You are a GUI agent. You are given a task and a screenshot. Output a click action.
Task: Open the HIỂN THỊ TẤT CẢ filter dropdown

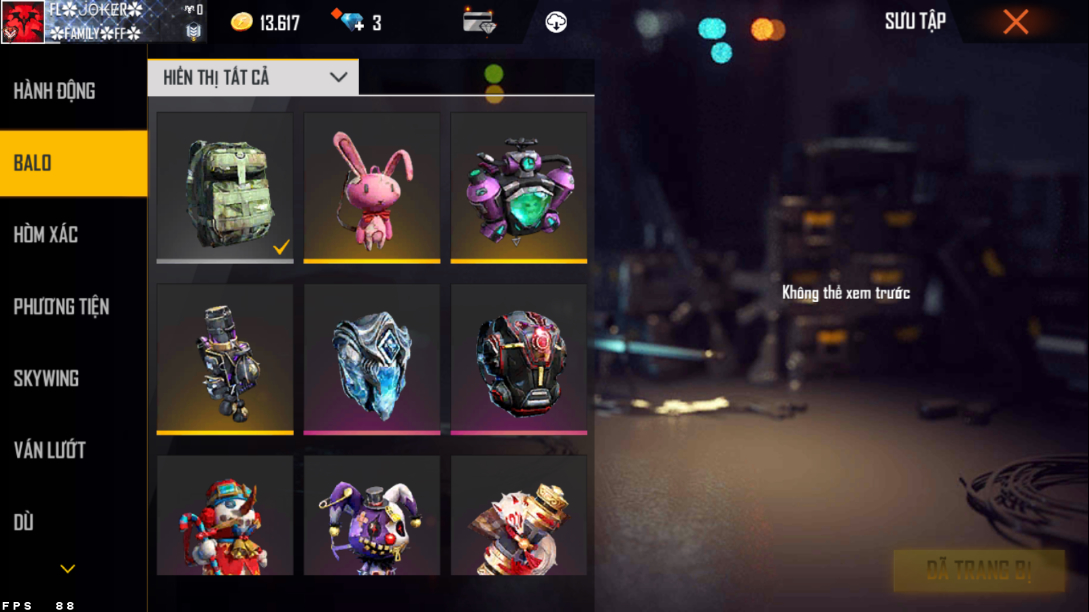click(x=253, y=77)
